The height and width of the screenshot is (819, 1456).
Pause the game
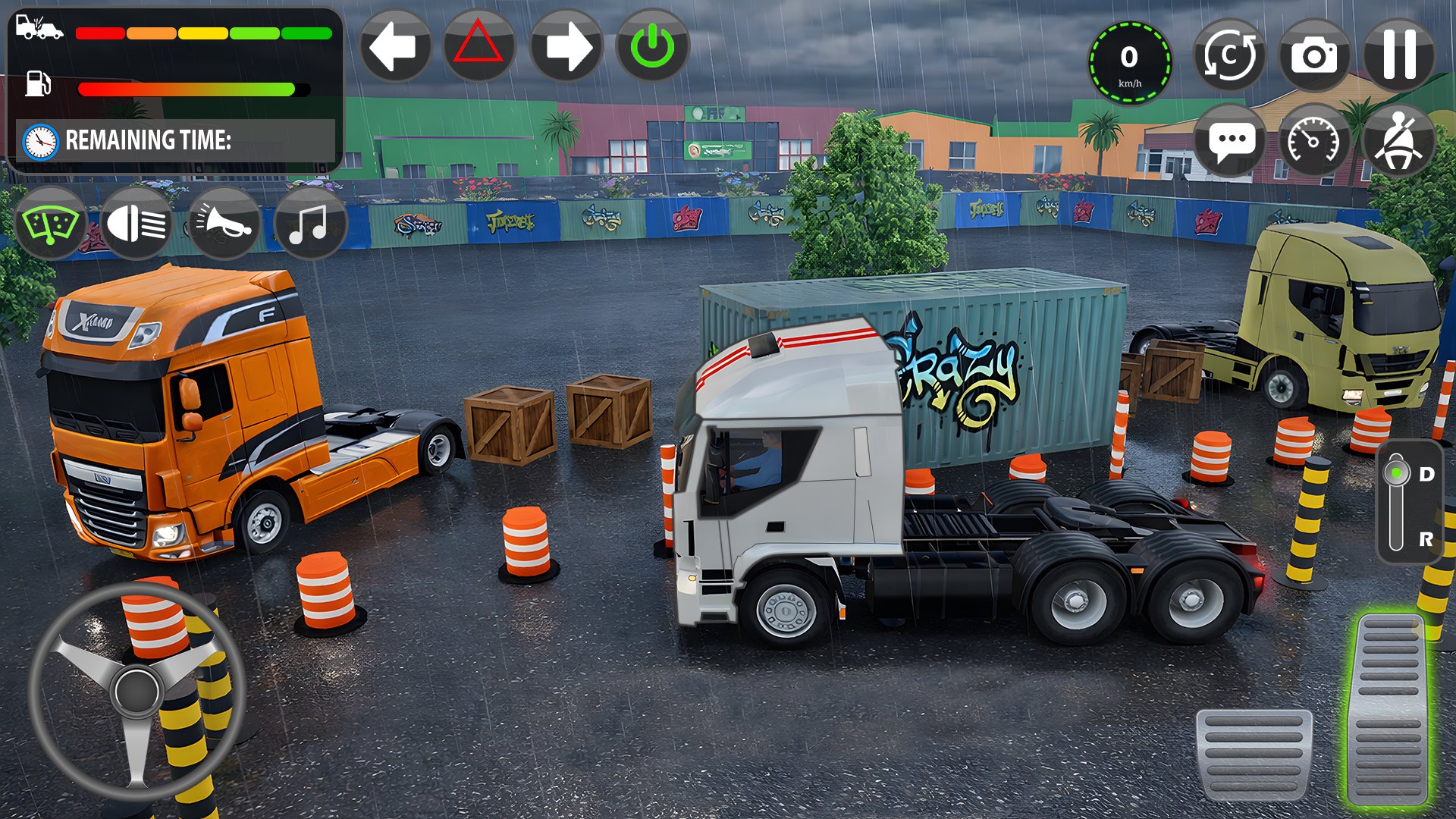click(x=1399, y=55)
